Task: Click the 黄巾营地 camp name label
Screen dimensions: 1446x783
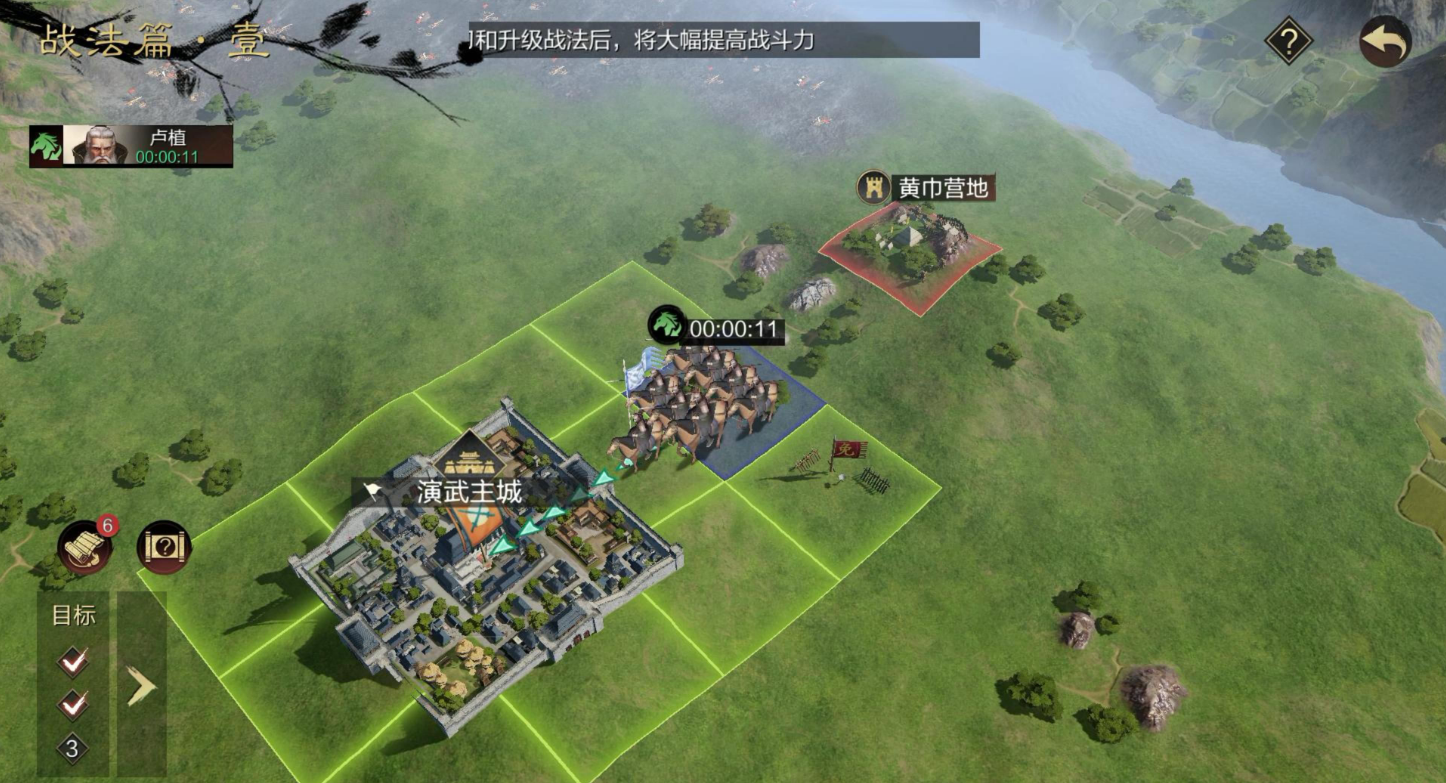Action: pos(945,188)
